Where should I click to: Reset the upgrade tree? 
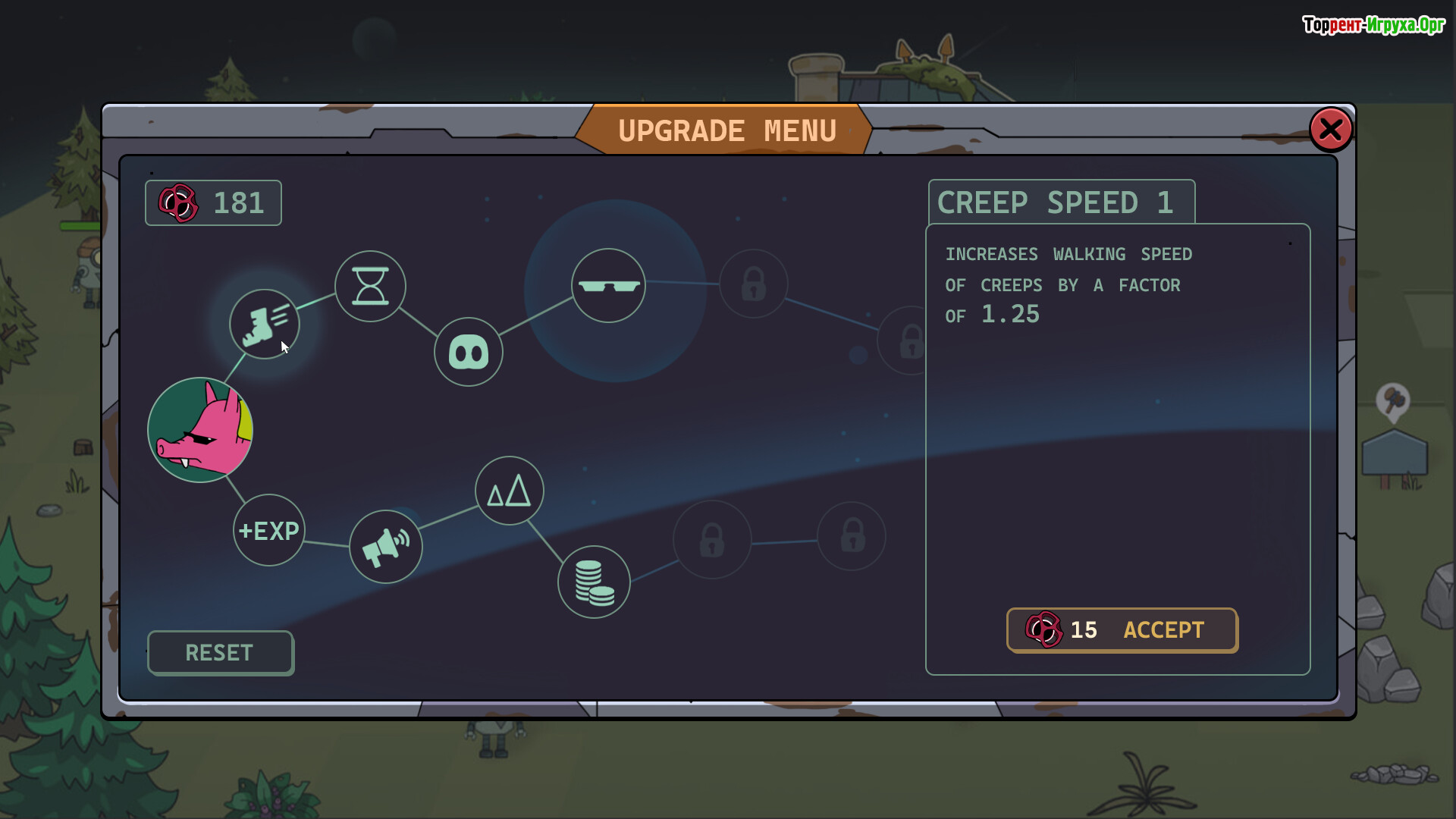(x=220, y=653)
